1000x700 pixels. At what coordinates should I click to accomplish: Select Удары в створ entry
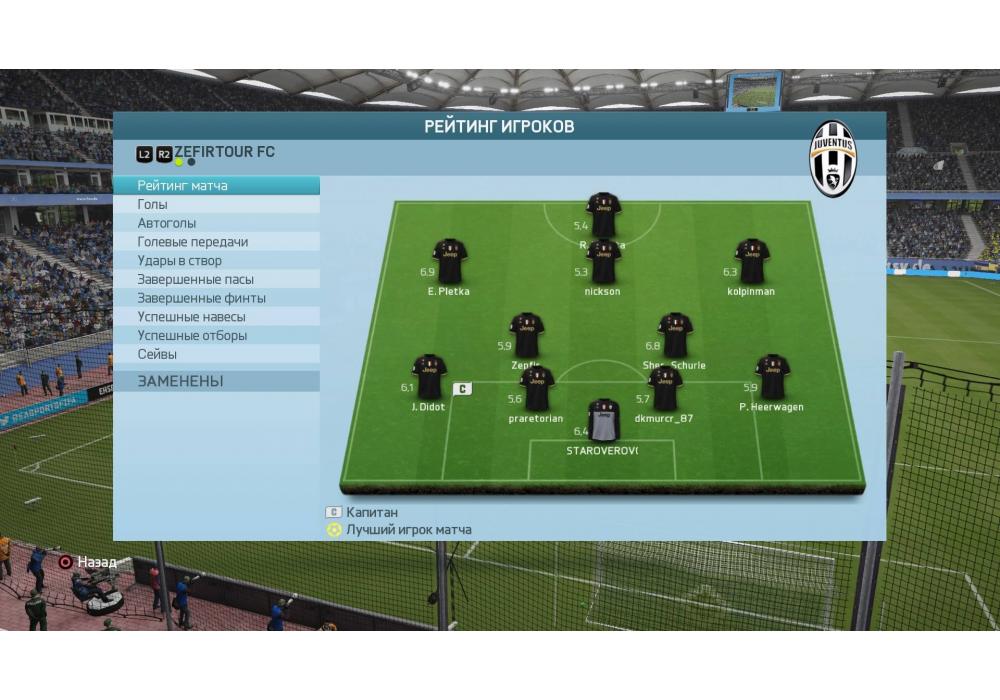coord(216,261)
